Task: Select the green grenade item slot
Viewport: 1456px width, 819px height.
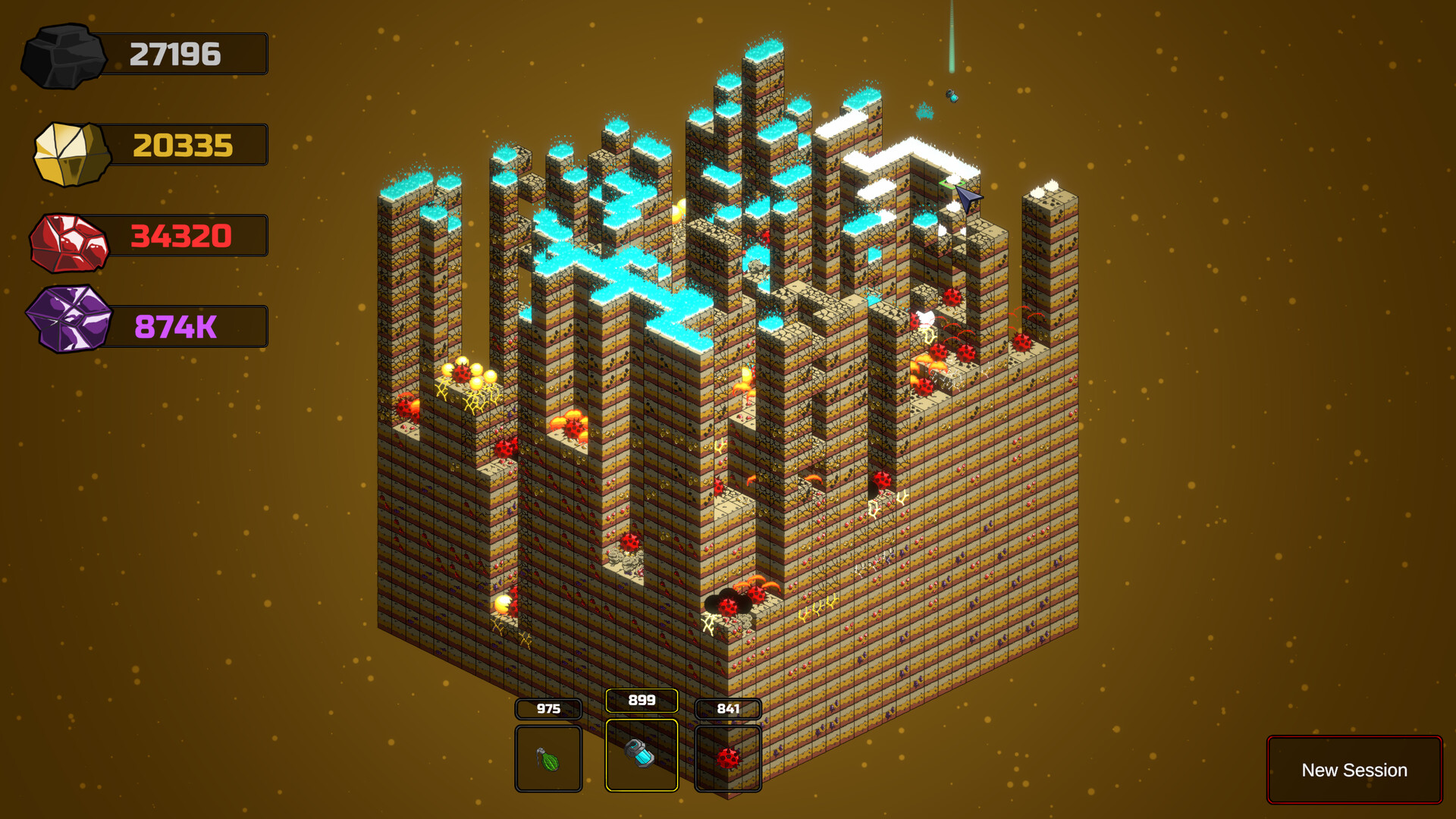Action: [548, 758]
